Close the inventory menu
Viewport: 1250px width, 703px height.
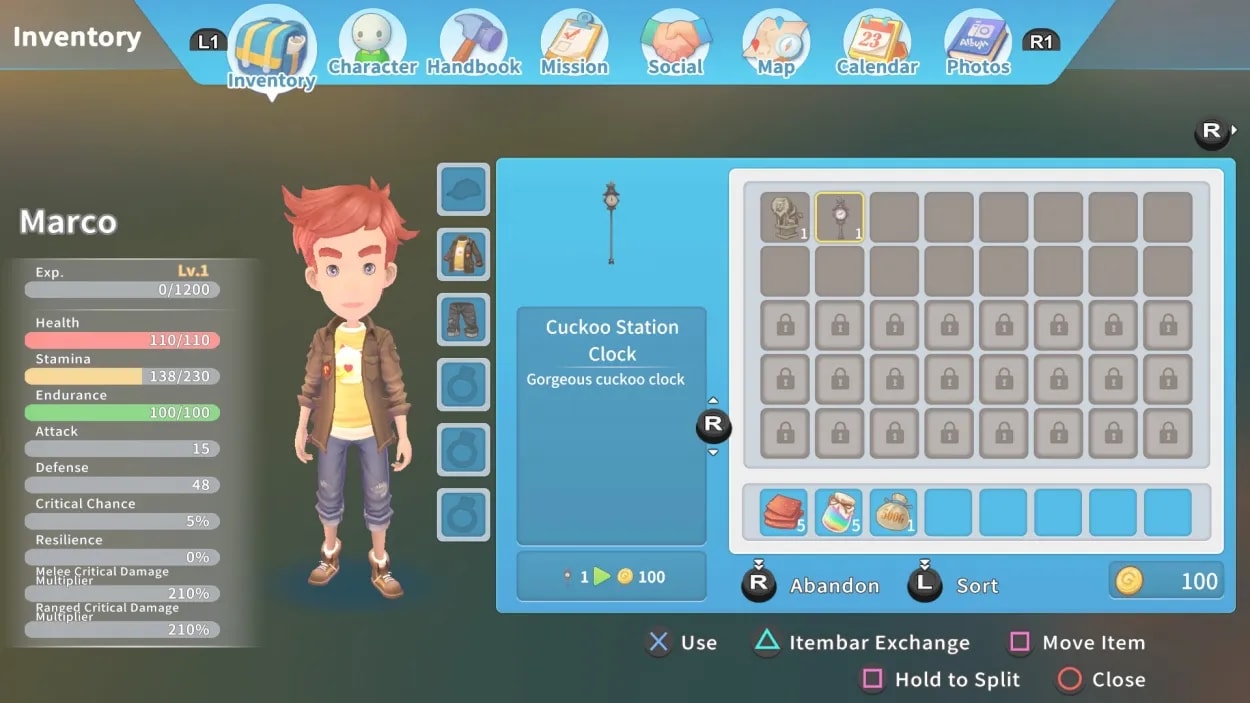pyautogui.click(x=1117, y=680)
